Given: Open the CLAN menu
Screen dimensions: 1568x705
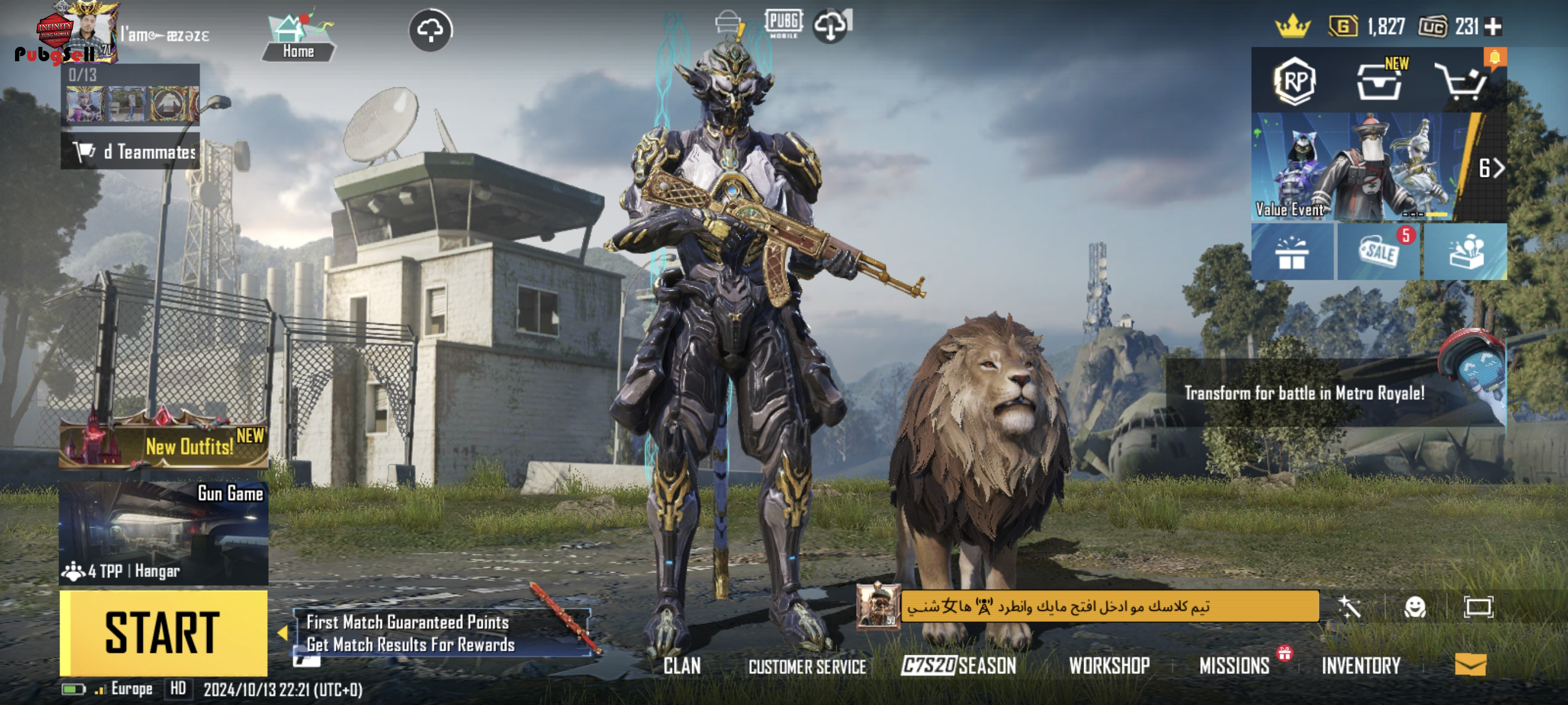Looking at the screenshot, I should [x=682, y=666].
